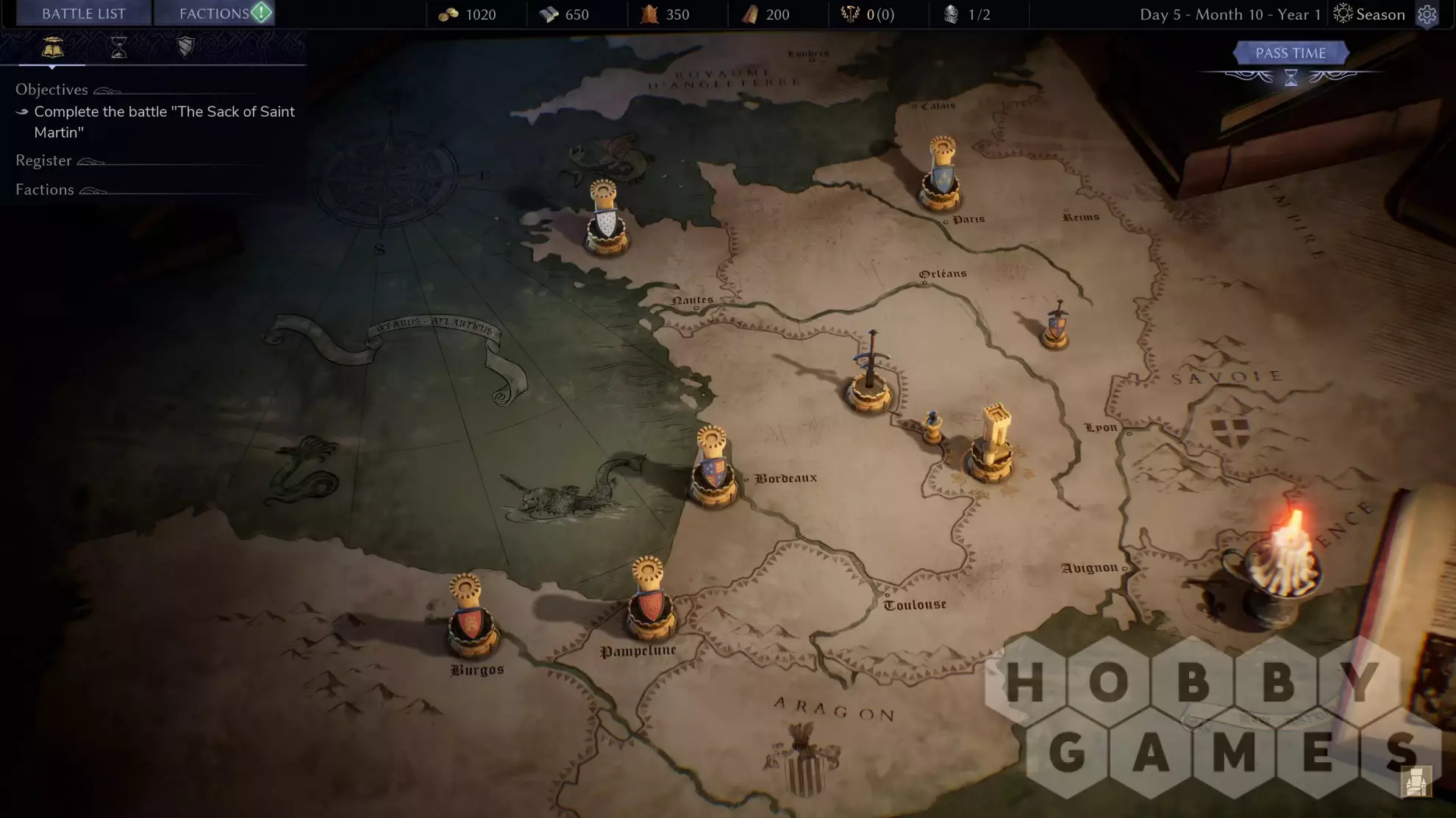Select the golden tower map marker
Image resolution: width=1456 pixels, height=818 pixels.
[993, 443]
